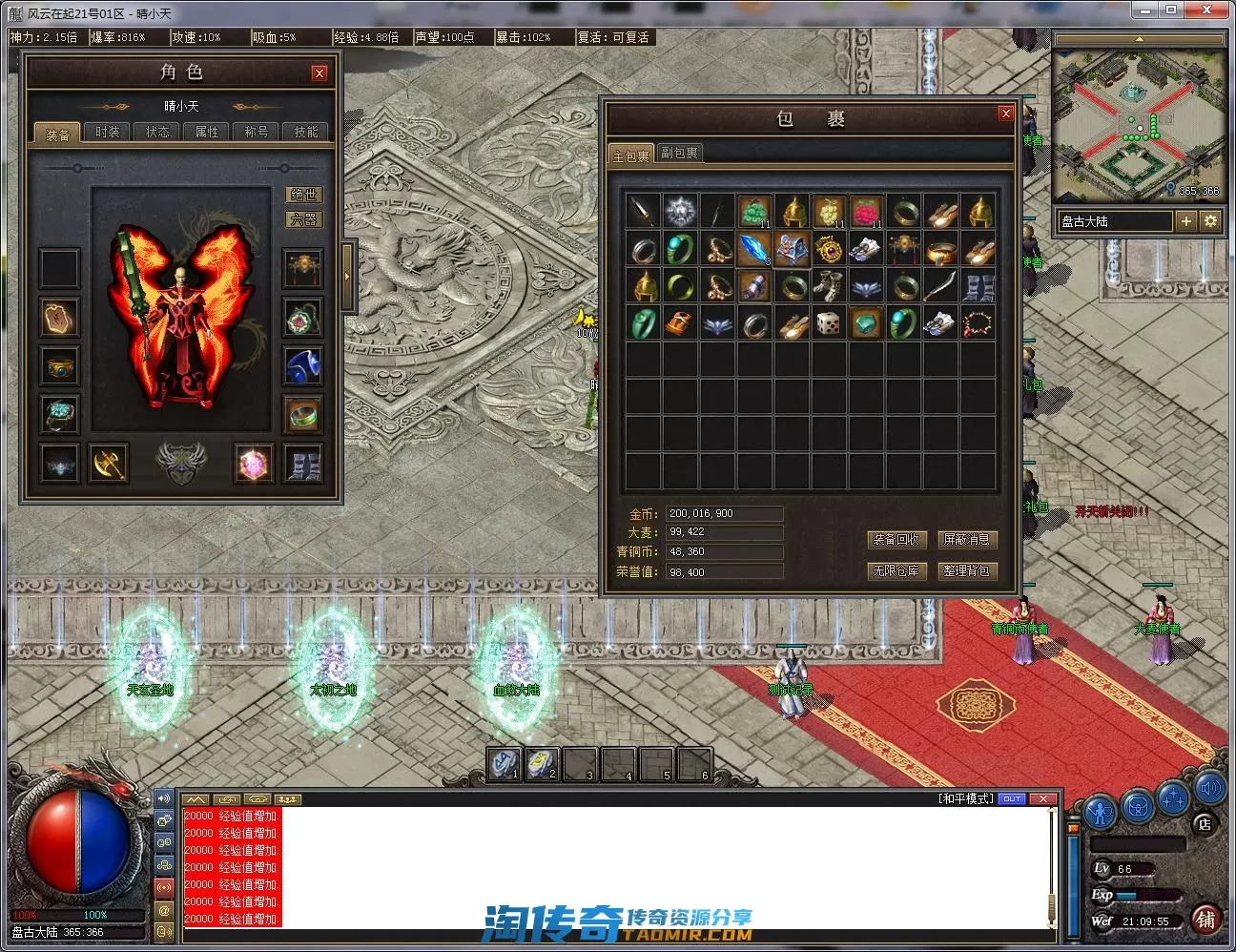Viewport: 1236px width, 952px height.
Task: Toggle the sound speaker button
Action: tap(1210, 788)
